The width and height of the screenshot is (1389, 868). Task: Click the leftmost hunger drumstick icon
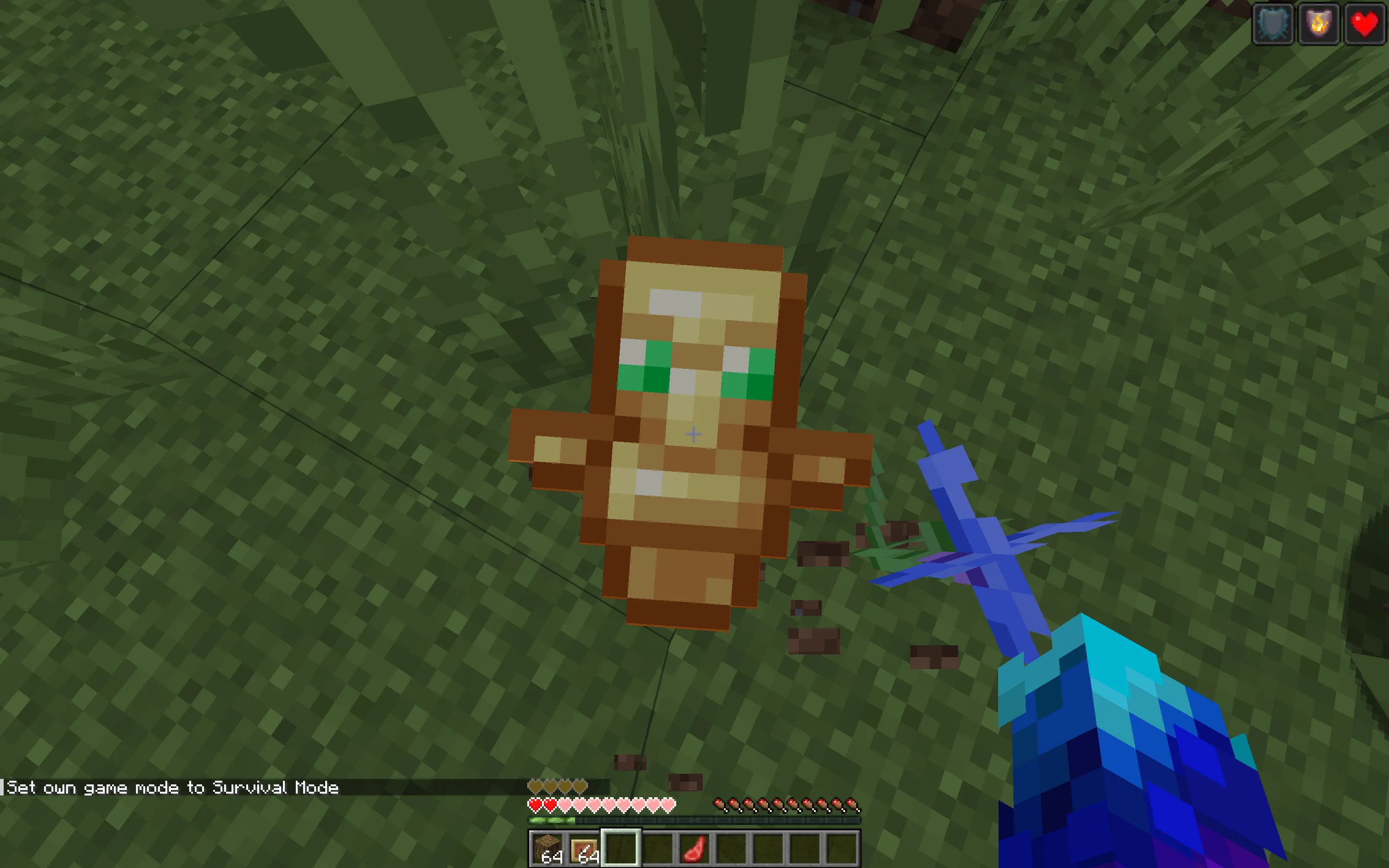coord(720,804)
